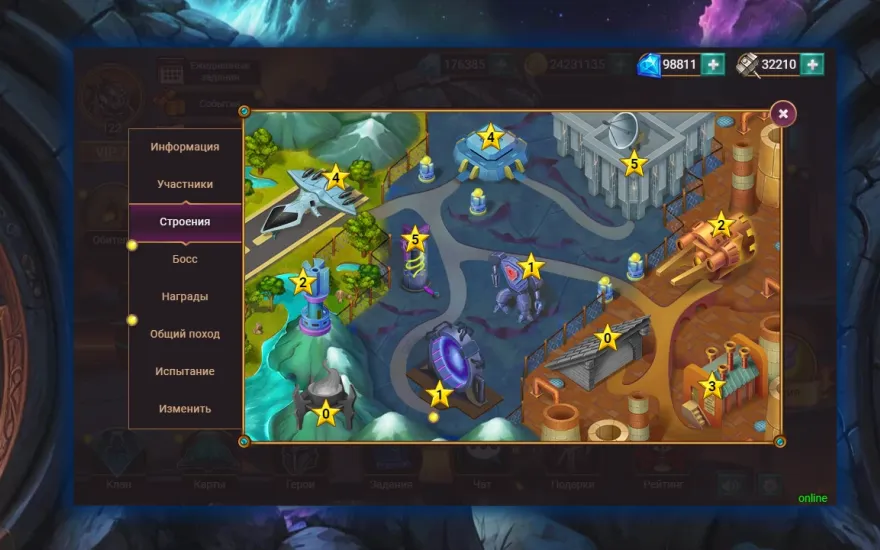Open the Испытание entry

coord(185,371)
